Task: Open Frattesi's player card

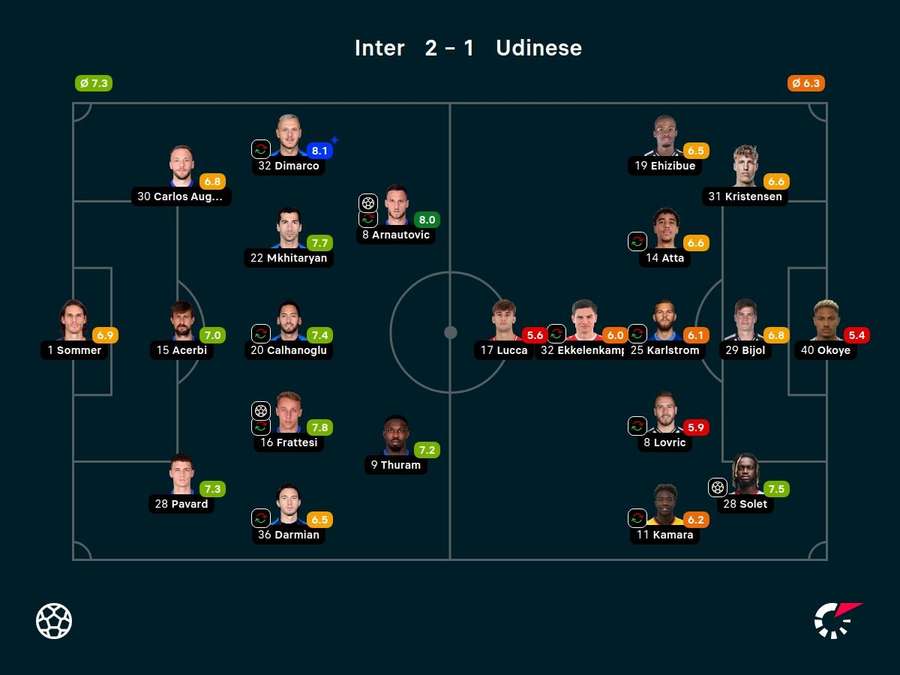Action: click(x=288, y=412)
